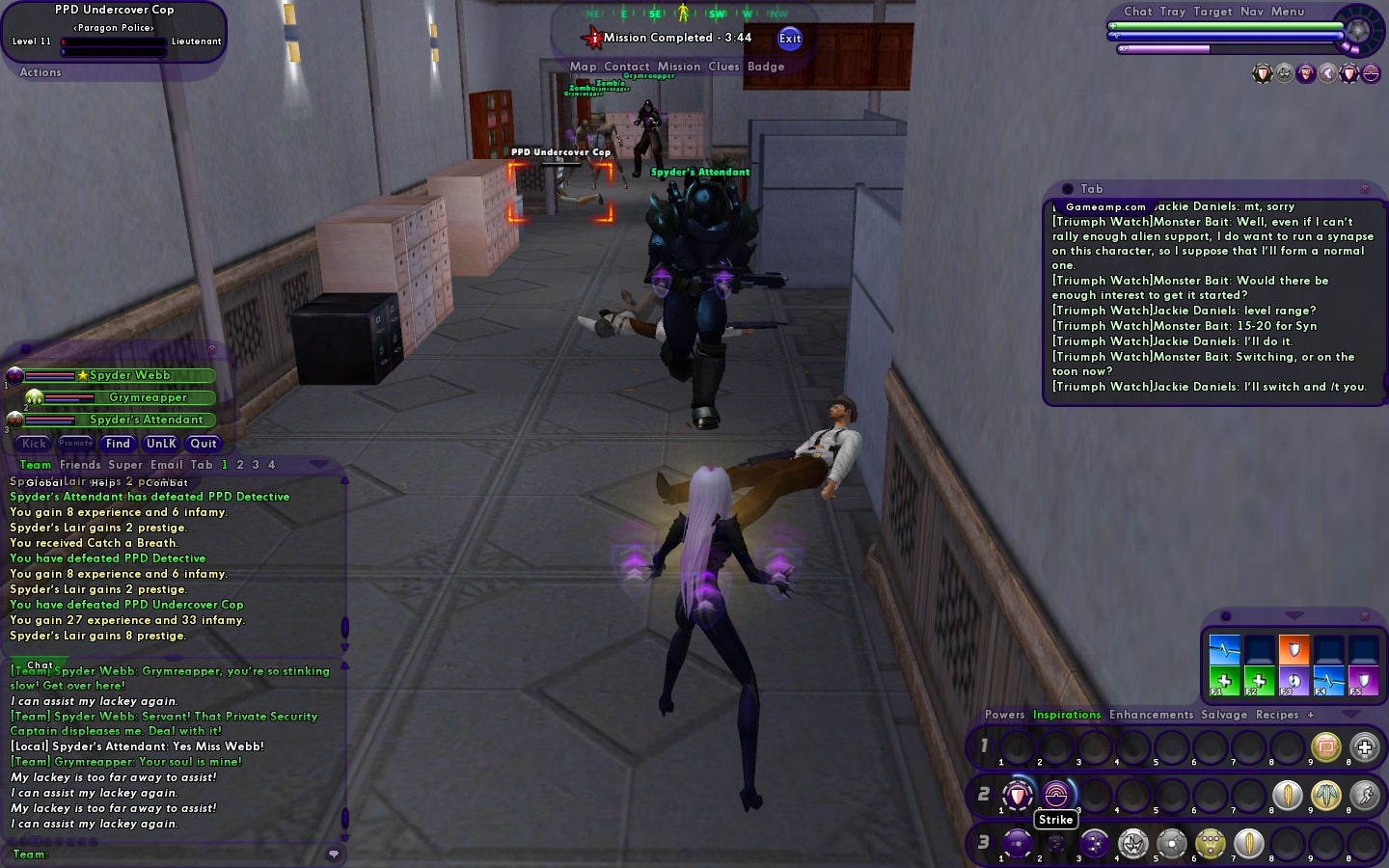The width and height of the screenshot is (1389, 868).
Task: Open the Actions menu for the target
Action: coord(41,72)
